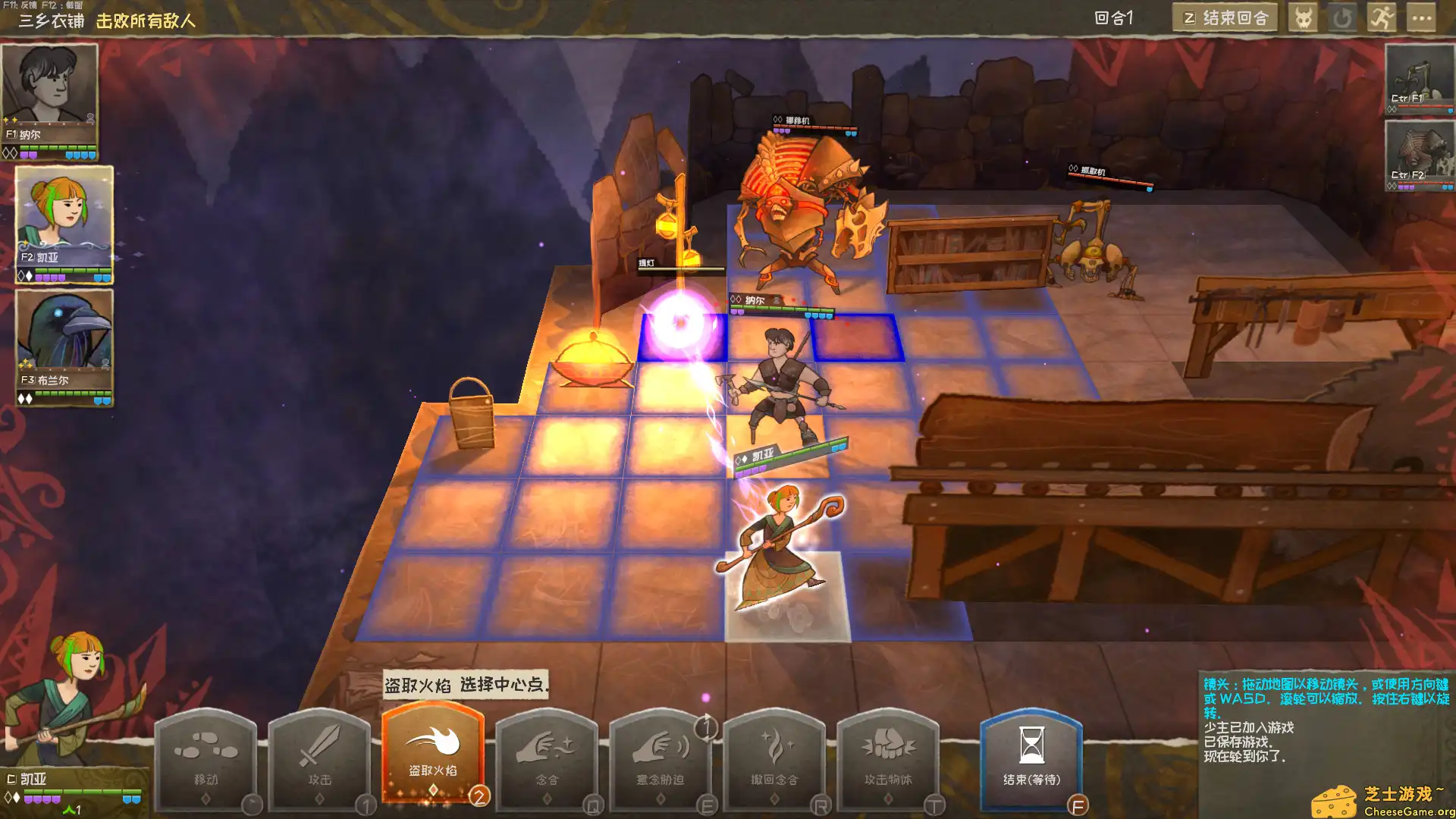1456x819 pixels.
Task: Select F3 布兰尔's portrait
Action: click(x=64, y=341)
